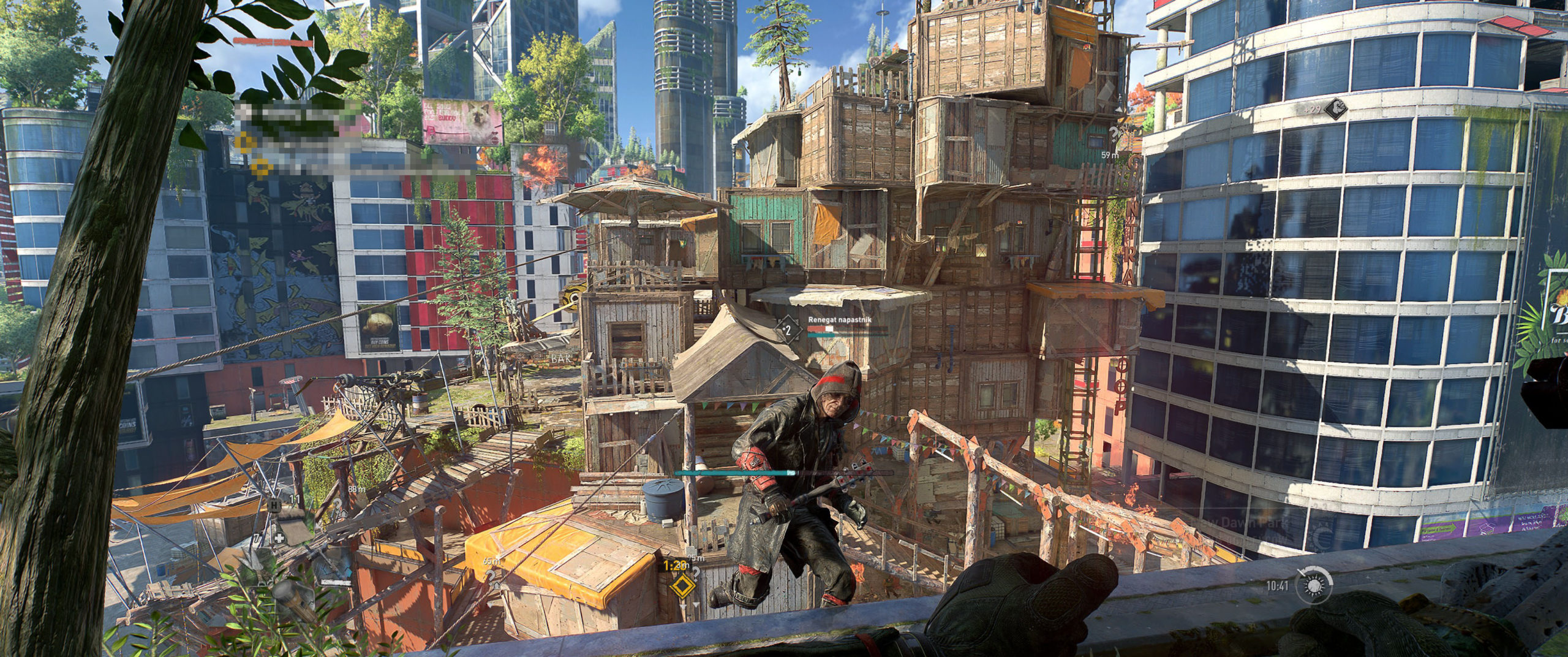Click the 'H' hideout marker icon
The height and width of the screenshot is (657, 1568).
[x=274, y=506]
